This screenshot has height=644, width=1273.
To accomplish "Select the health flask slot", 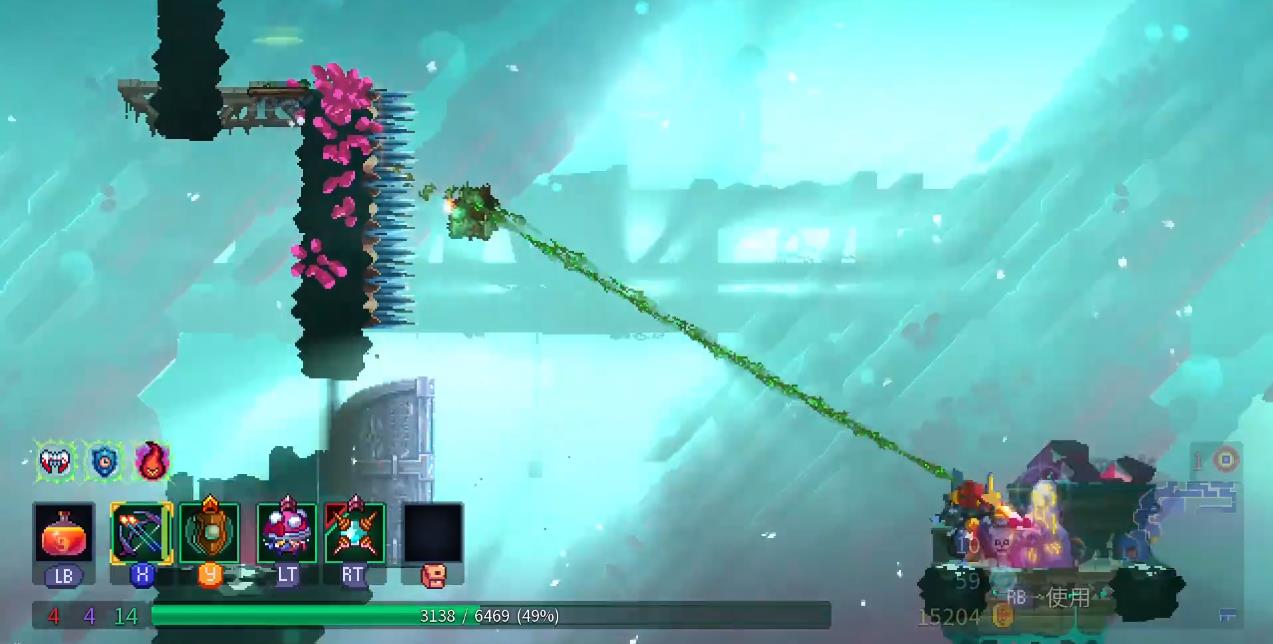I will coord(64,533).
